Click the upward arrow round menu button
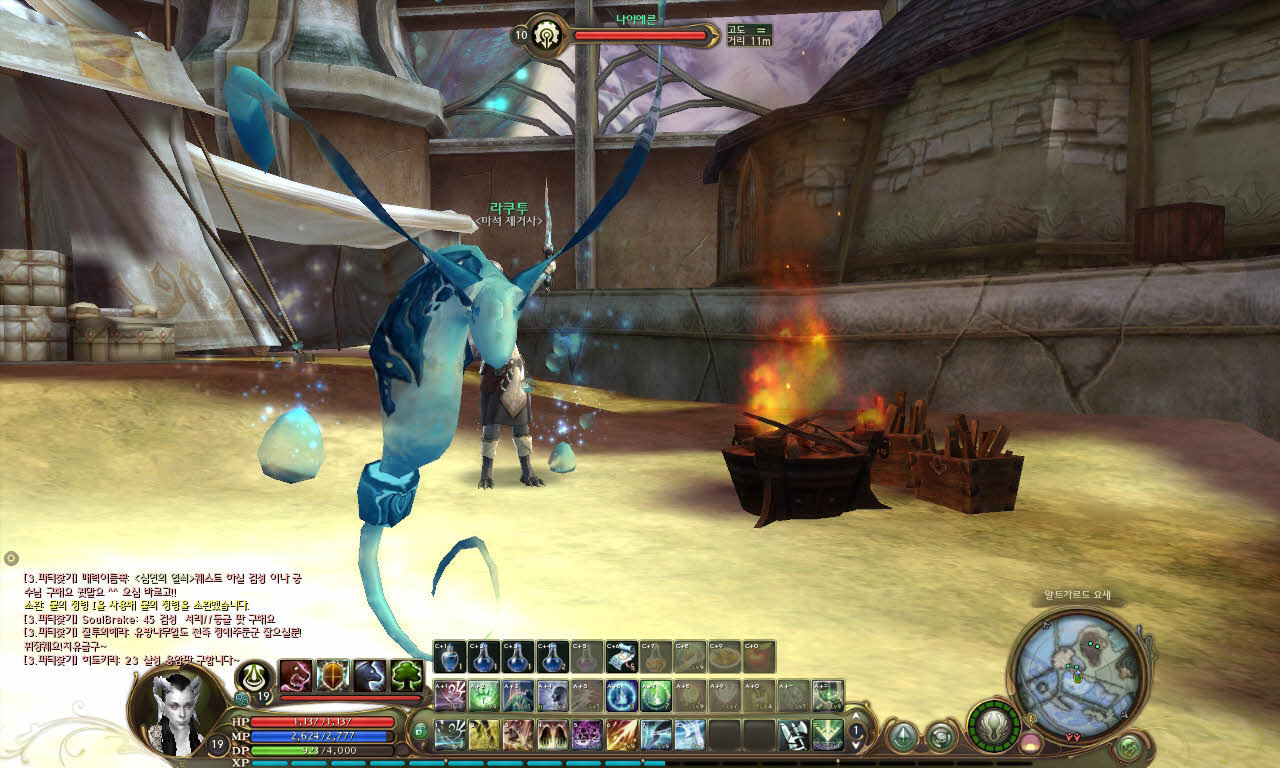 click(x=903, y=737)
